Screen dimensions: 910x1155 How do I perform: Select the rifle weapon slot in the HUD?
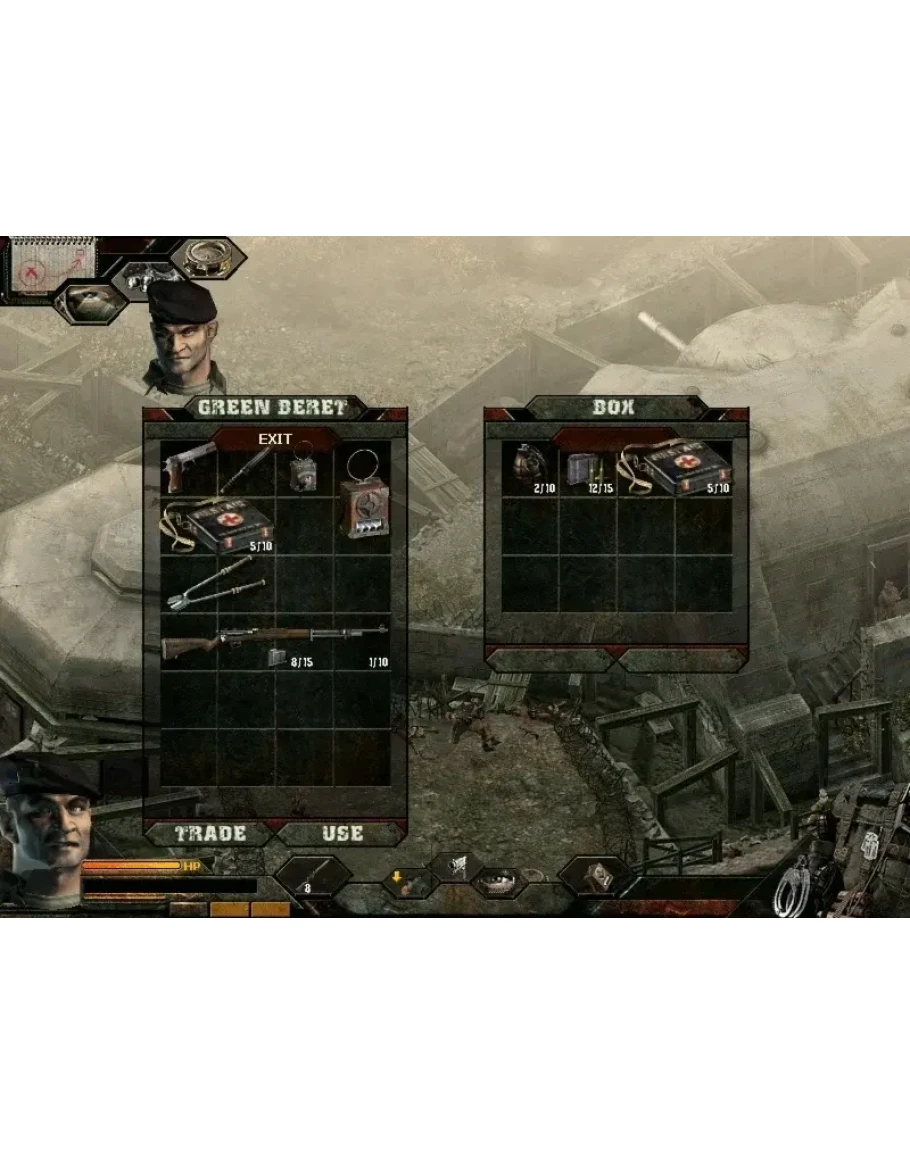311,878
